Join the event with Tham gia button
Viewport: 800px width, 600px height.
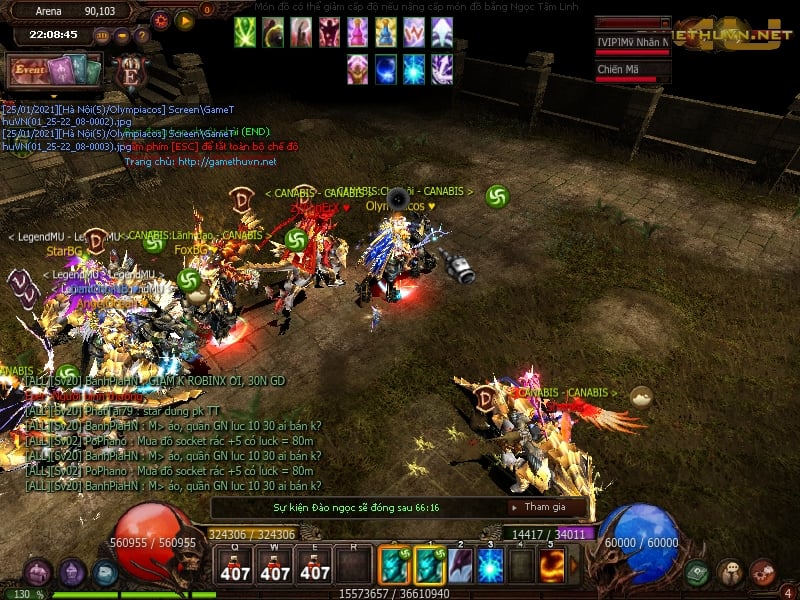(545, 507)
